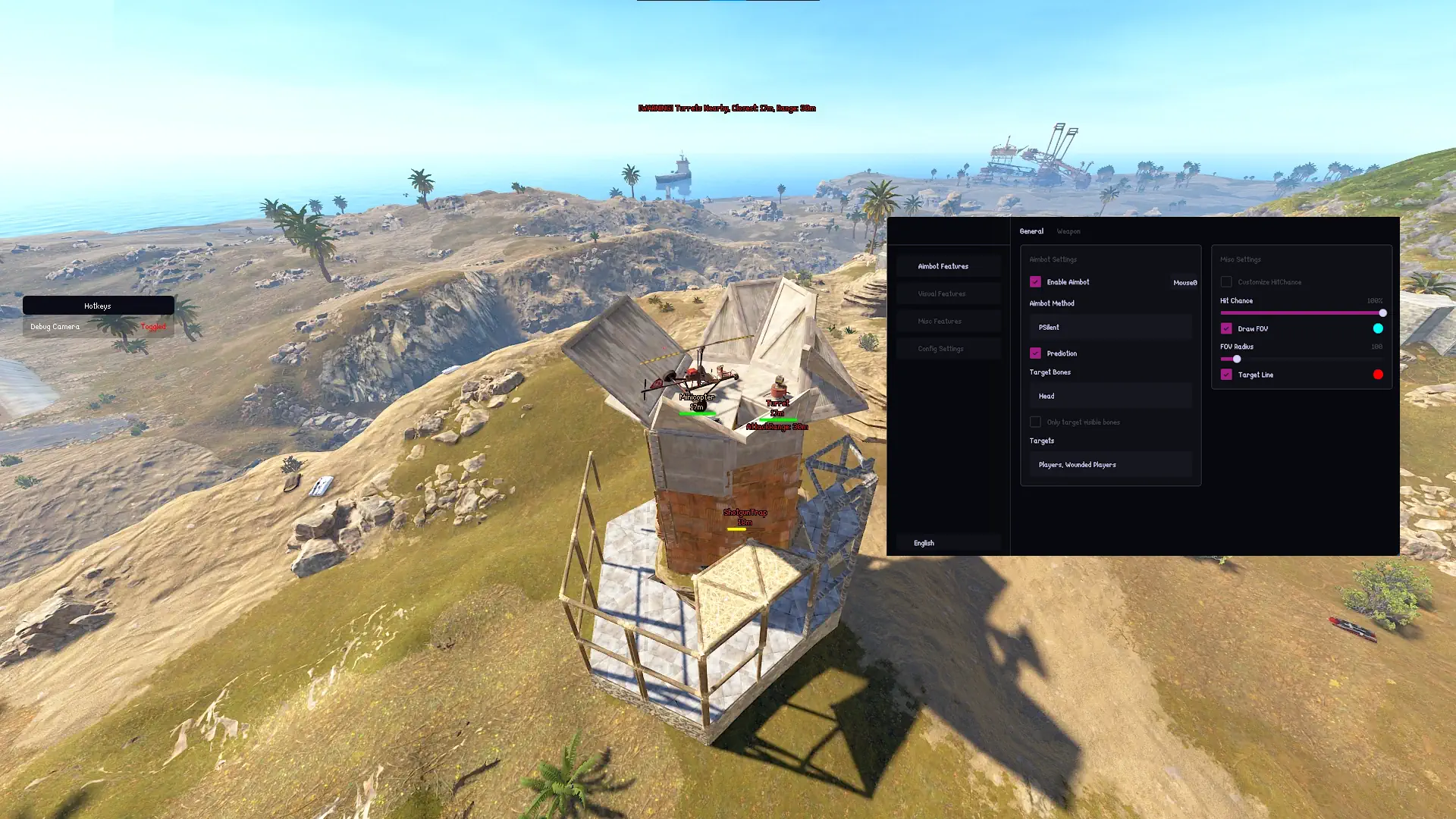Image resolution: width=1456 pixels, height=819 pixels.
Task: Switch to the Weapon tab
Action: [1068, 231]
